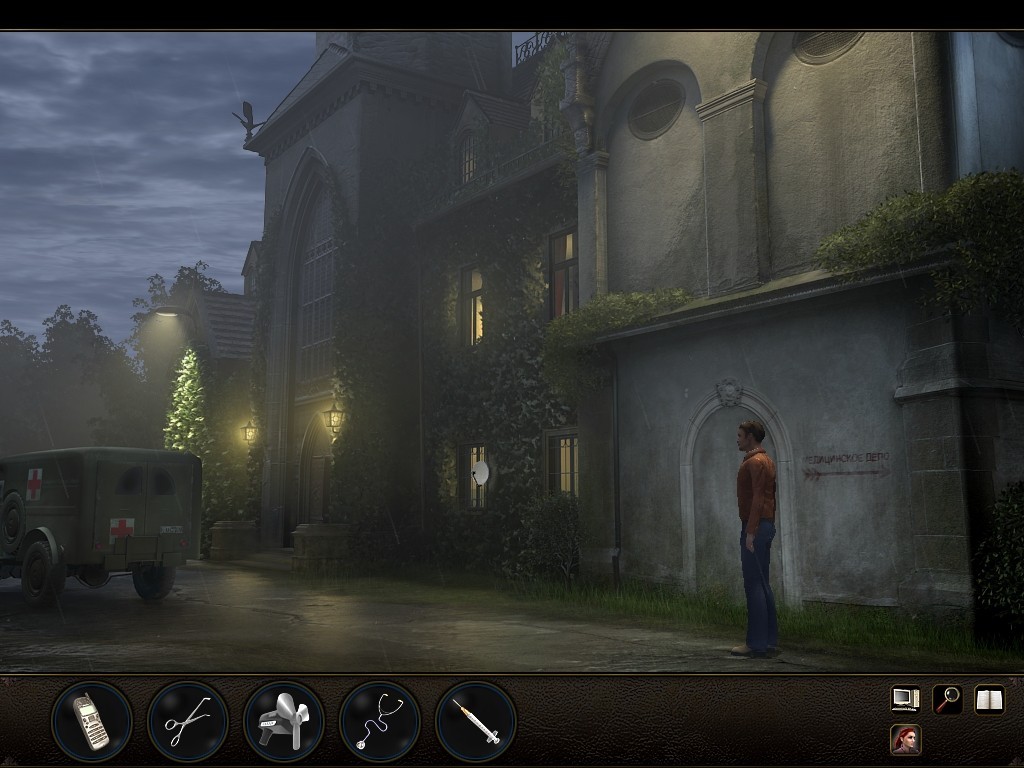
Task: Activate the magnifying glass examine tool
Action: (x=947, y=699)
